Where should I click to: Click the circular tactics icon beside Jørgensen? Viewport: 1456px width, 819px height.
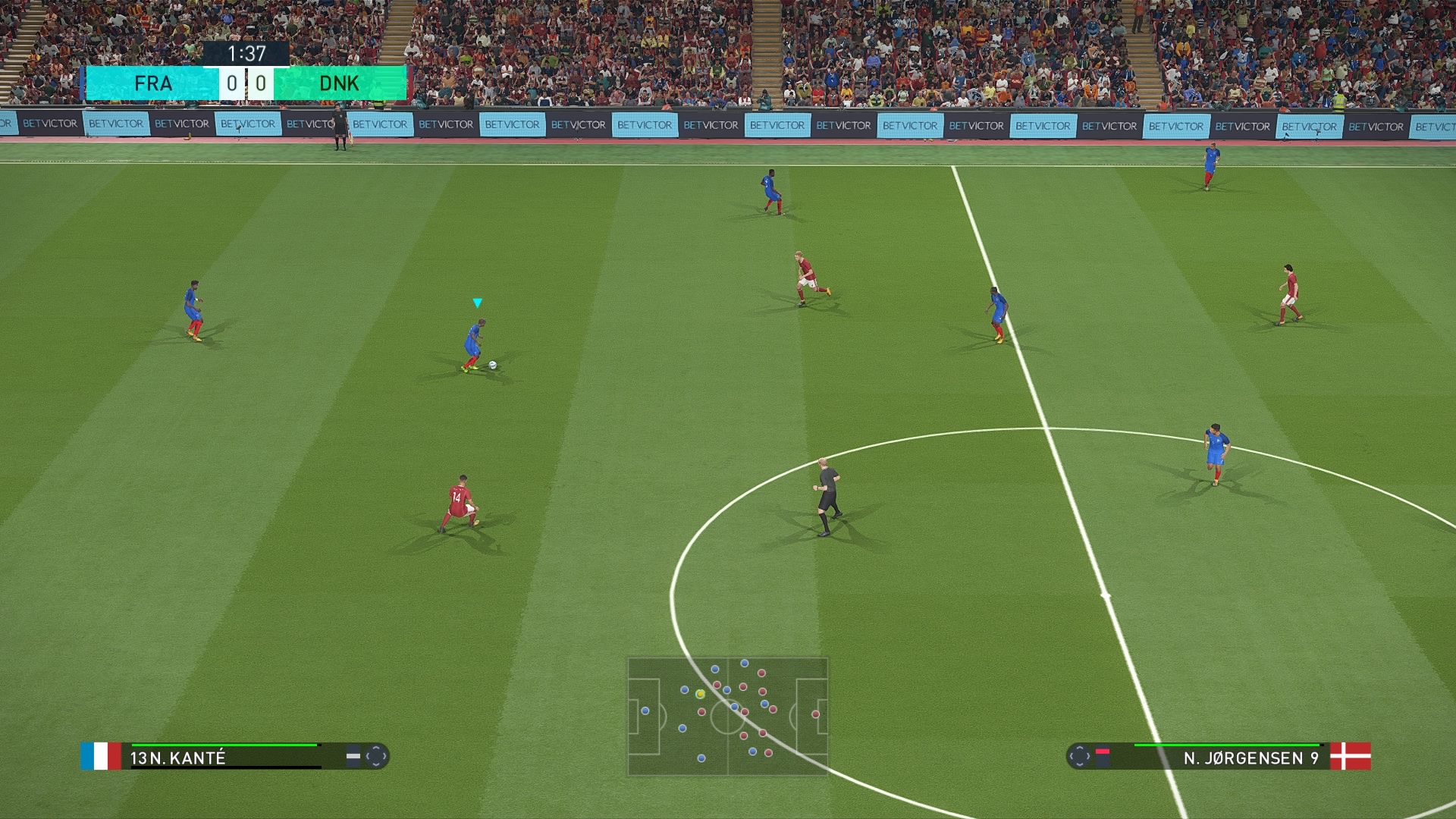[1079, 756]
